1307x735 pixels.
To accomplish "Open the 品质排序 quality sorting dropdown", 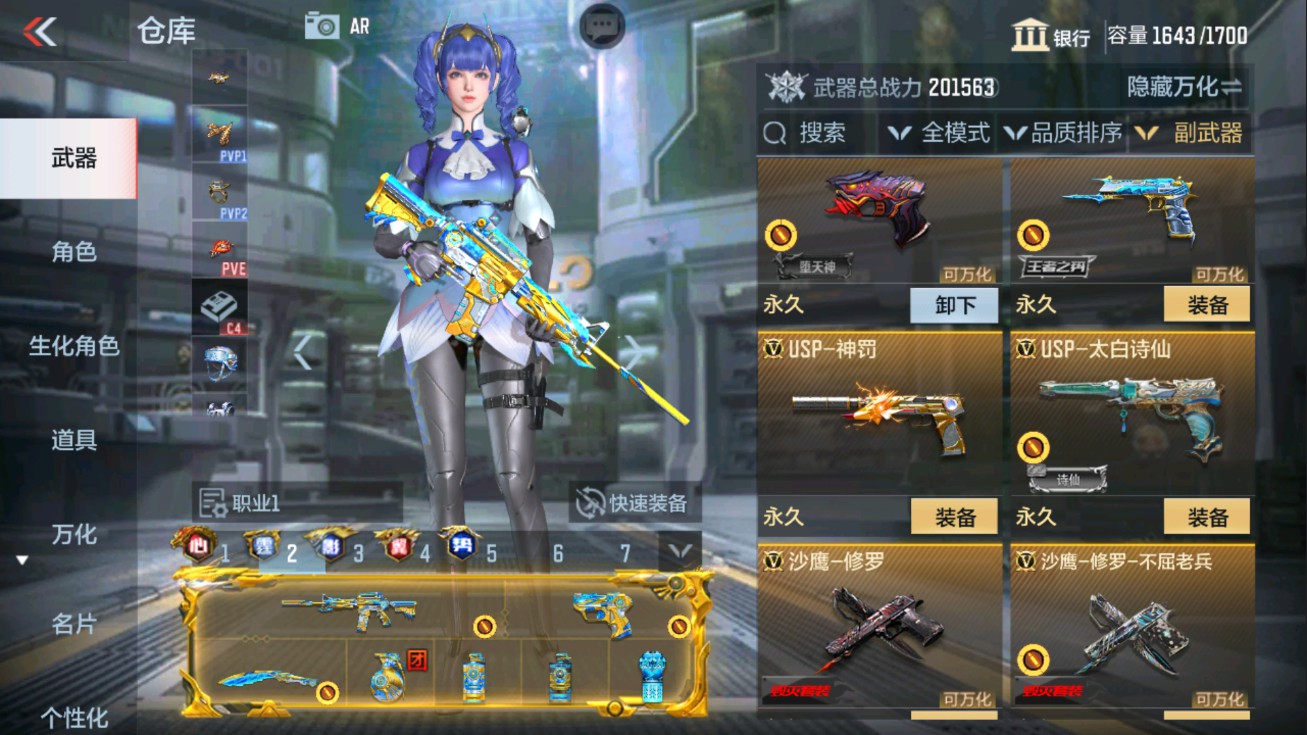I will click(1064, 131).
